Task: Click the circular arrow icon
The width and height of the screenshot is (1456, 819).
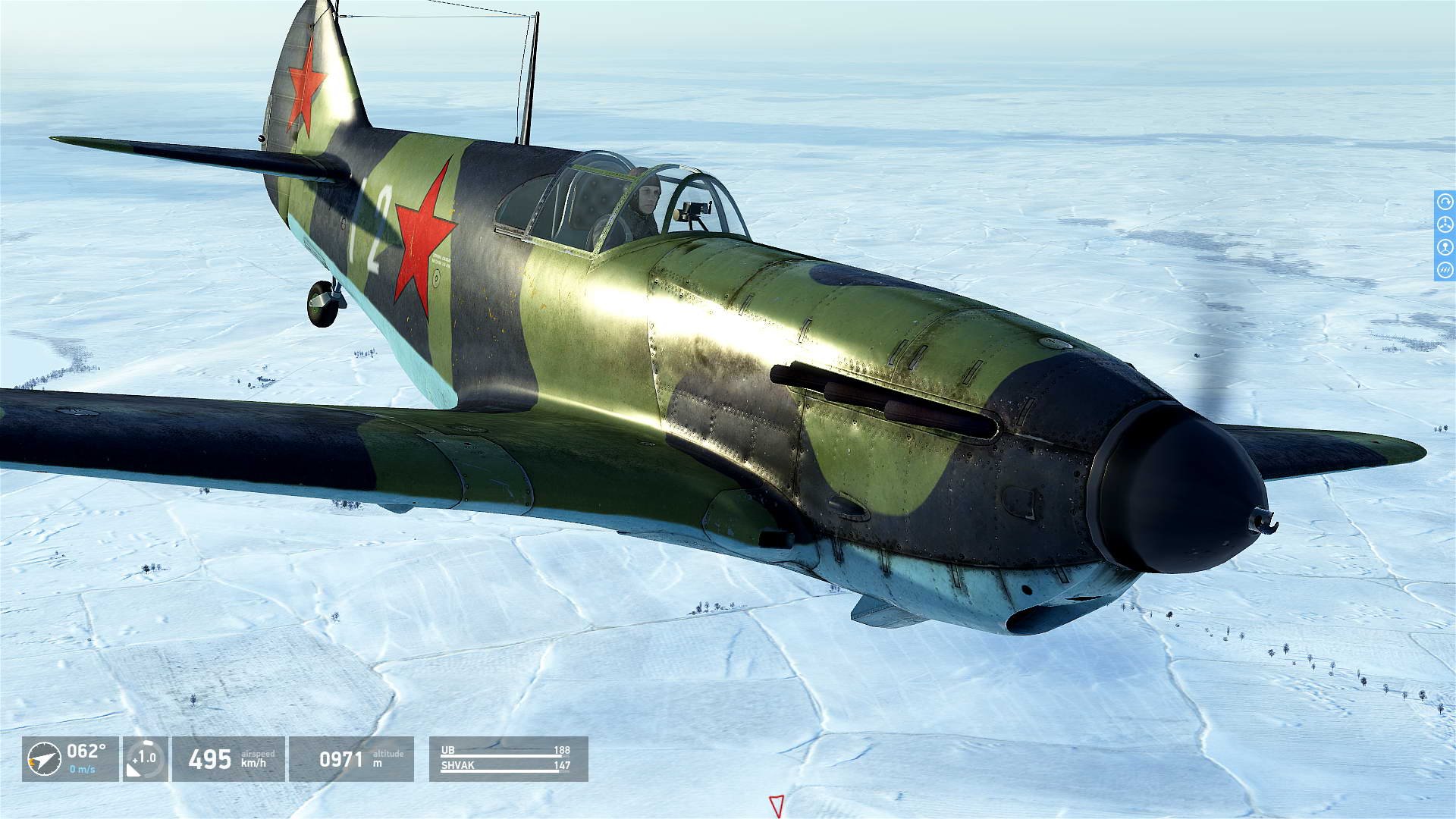Action: [1445, 203]
